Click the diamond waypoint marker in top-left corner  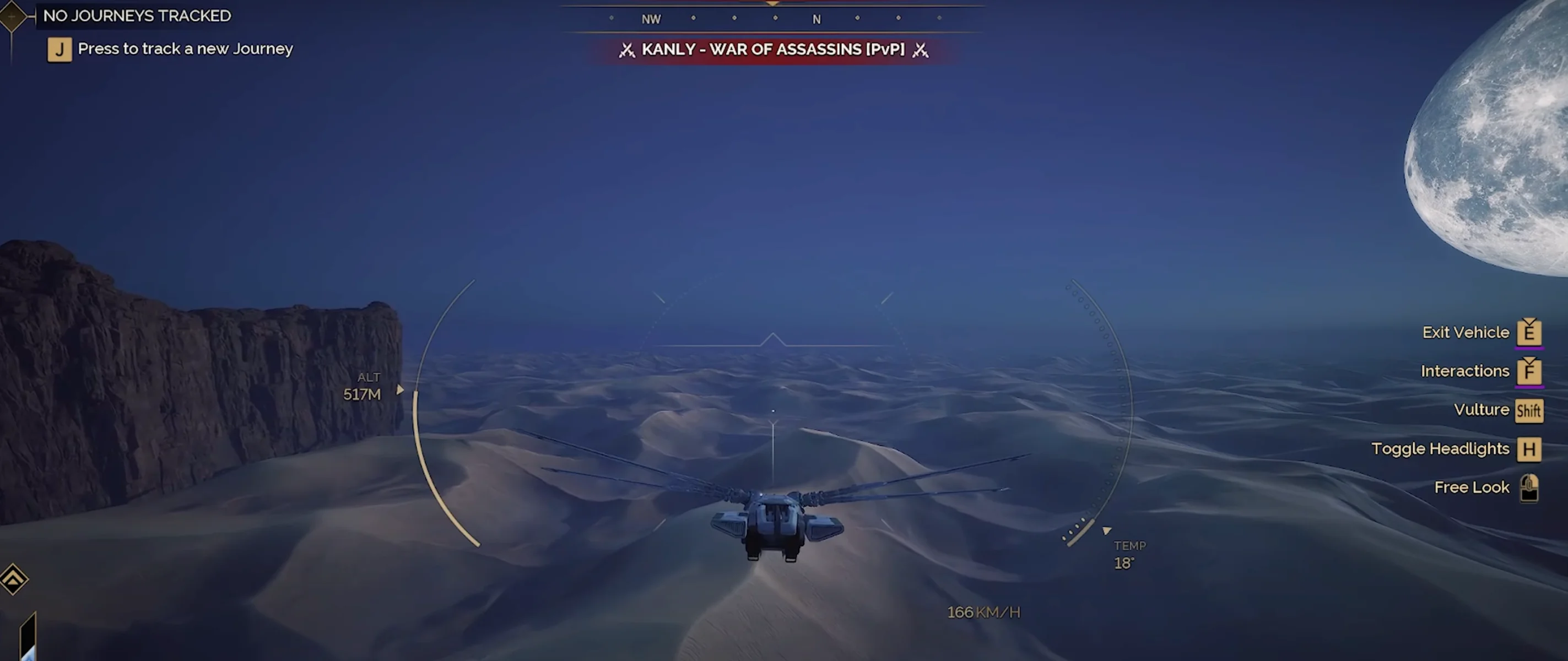12,17
